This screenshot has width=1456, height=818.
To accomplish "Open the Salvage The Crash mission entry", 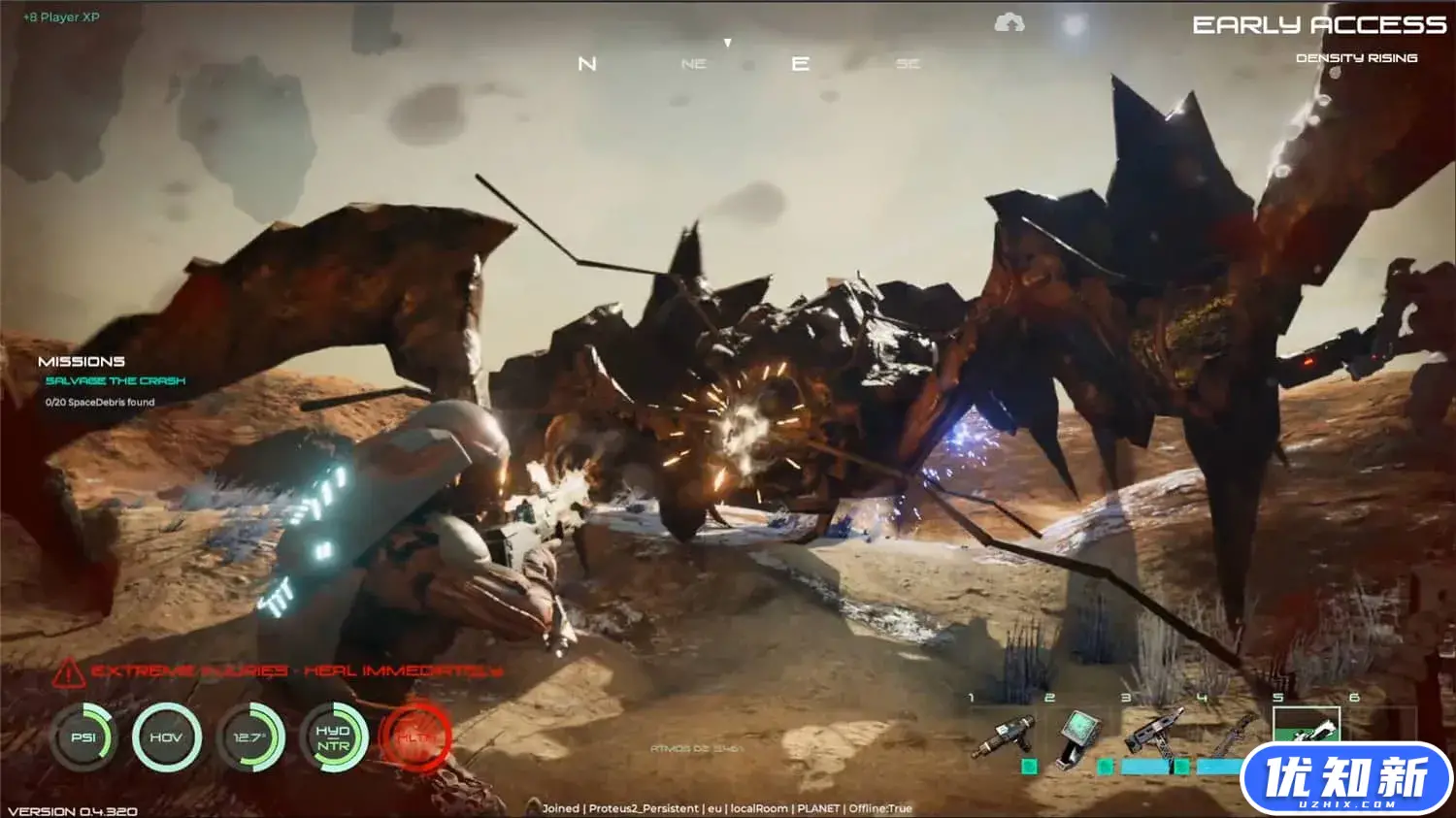I will 115,381.
